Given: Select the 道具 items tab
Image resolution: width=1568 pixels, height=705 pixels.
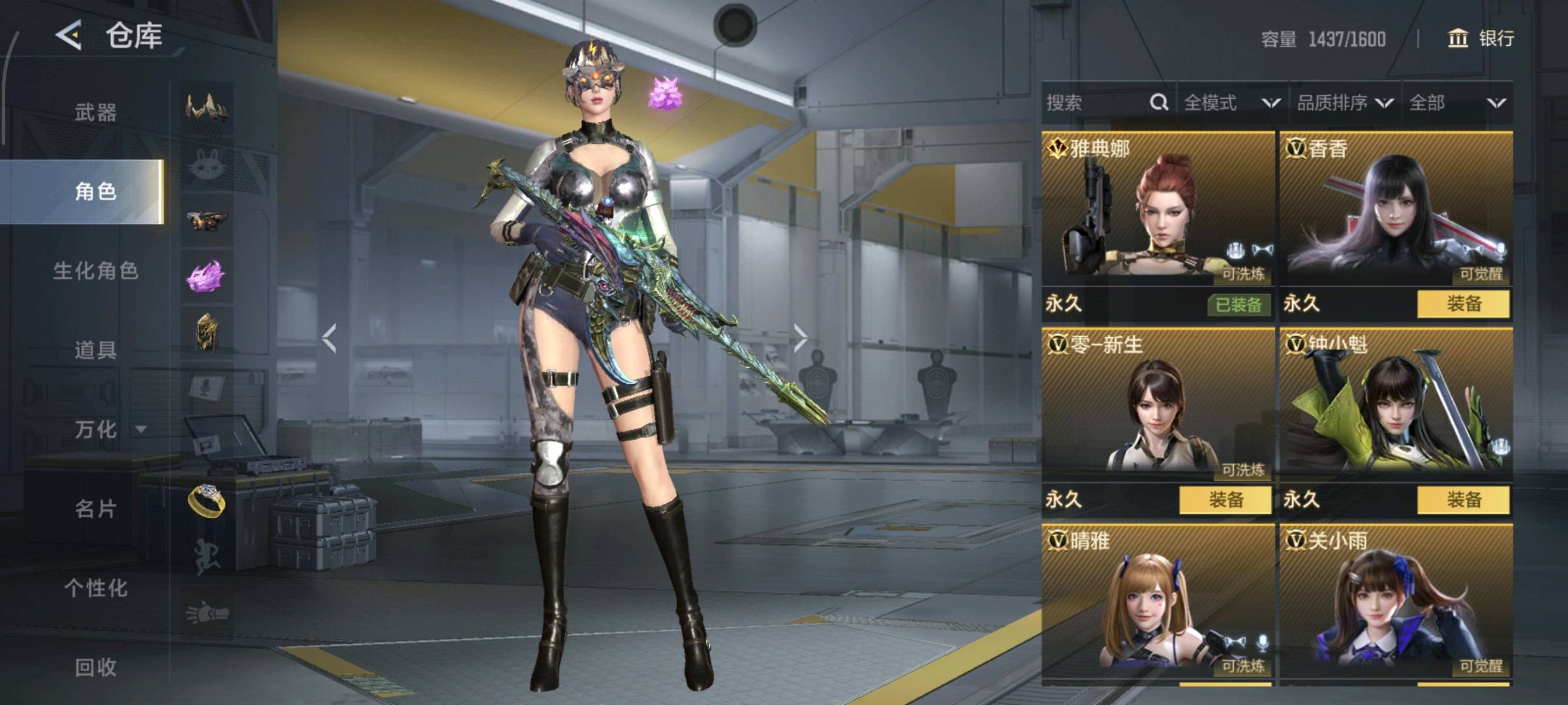Looking at the screenshot, I should (x=95, y=350).
